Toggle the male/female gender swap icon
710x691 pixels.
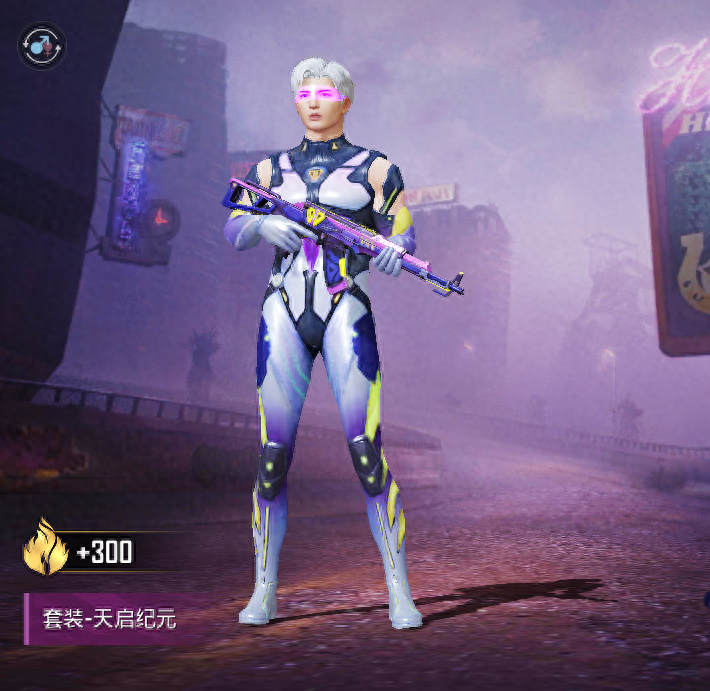(x=41, y=45)
